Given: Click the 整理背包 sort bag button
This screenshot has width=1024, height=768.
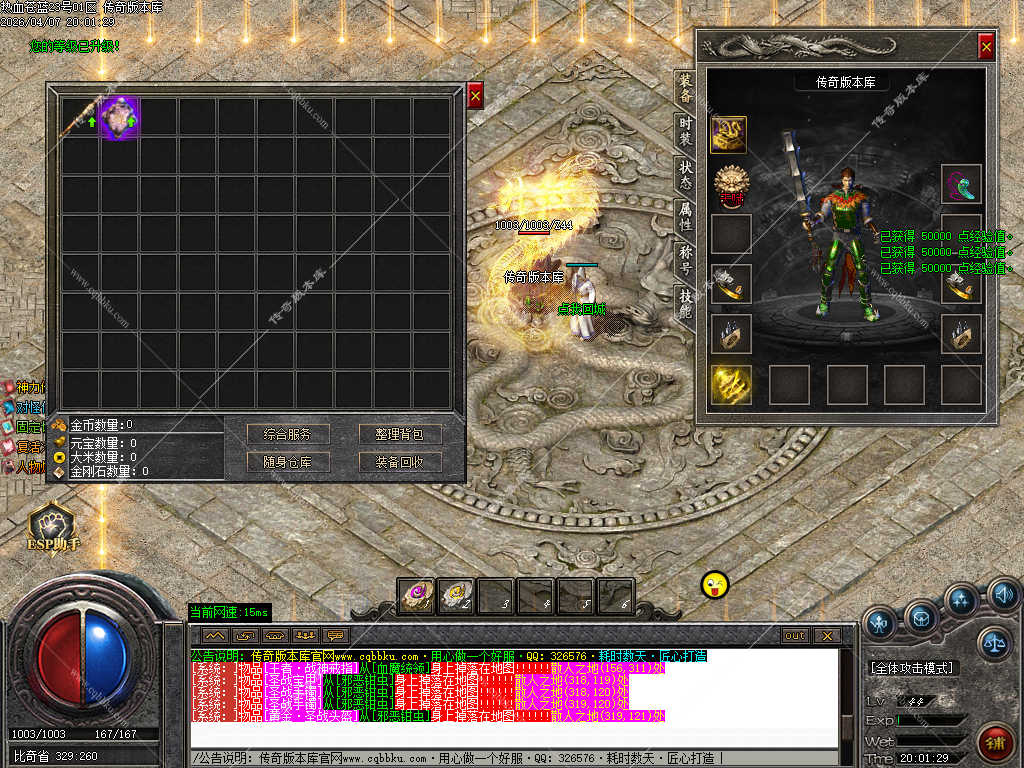Looking at the screenshot, I should pos(400,434).
